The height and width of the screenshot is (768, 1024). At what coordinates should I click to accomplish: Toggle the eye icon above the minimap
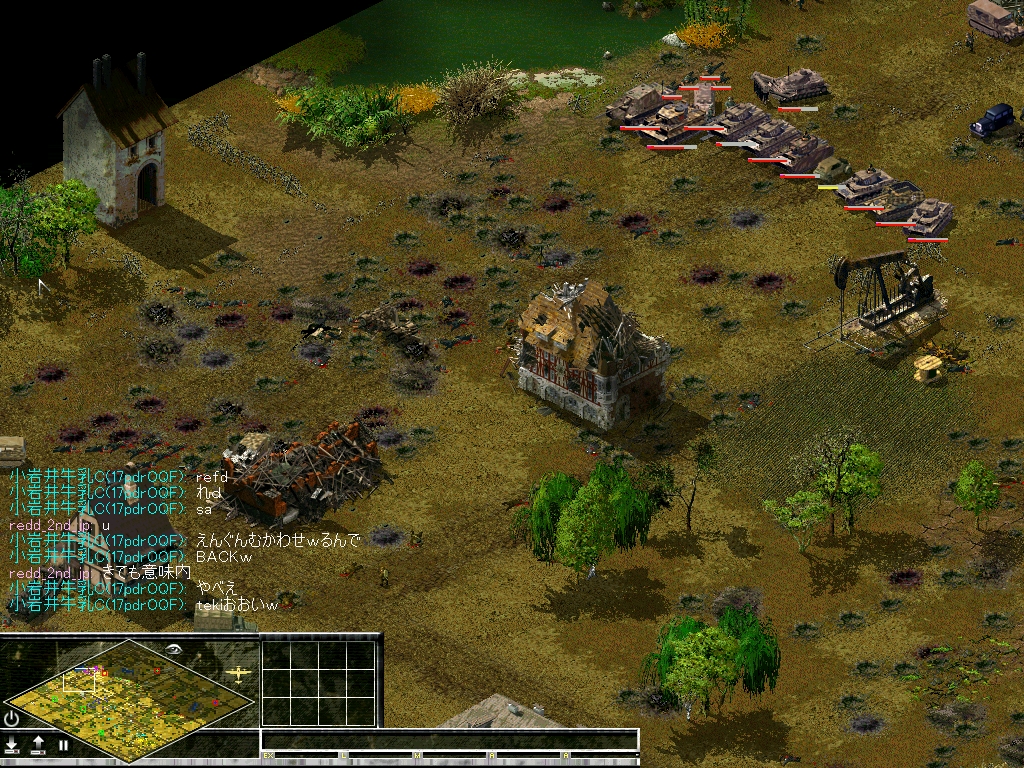174,650
